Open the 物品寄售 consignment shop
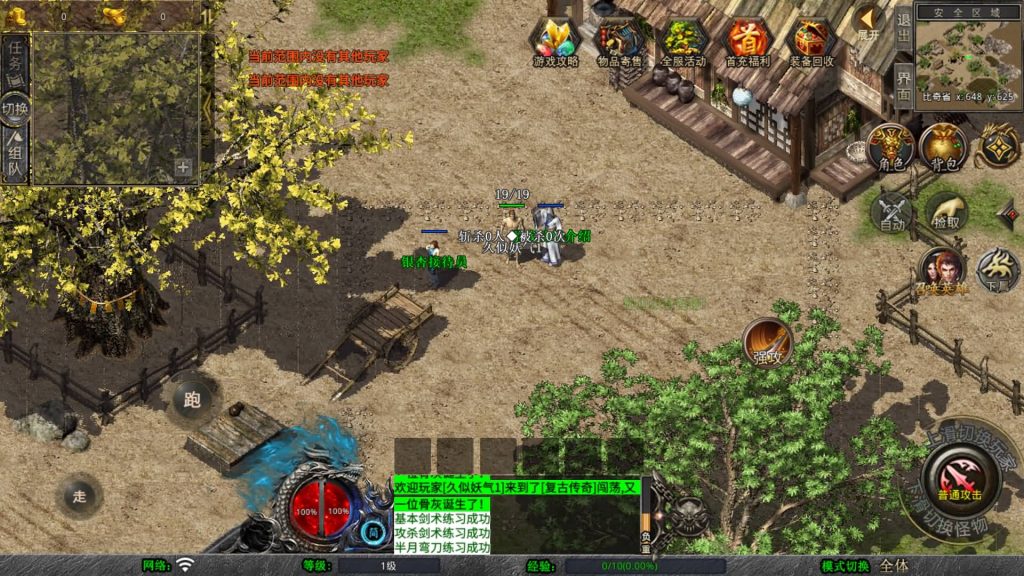 point(618,41)
